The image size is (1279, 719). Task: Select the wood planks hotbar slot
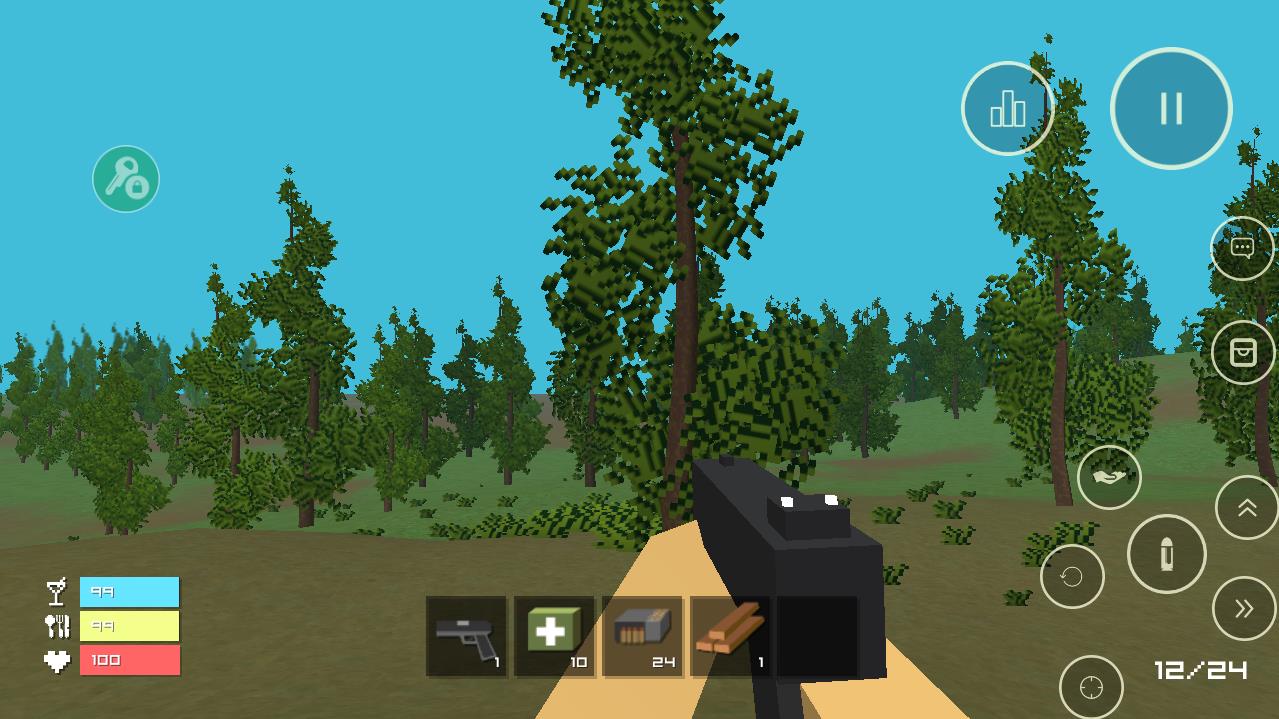pos(730,637)
